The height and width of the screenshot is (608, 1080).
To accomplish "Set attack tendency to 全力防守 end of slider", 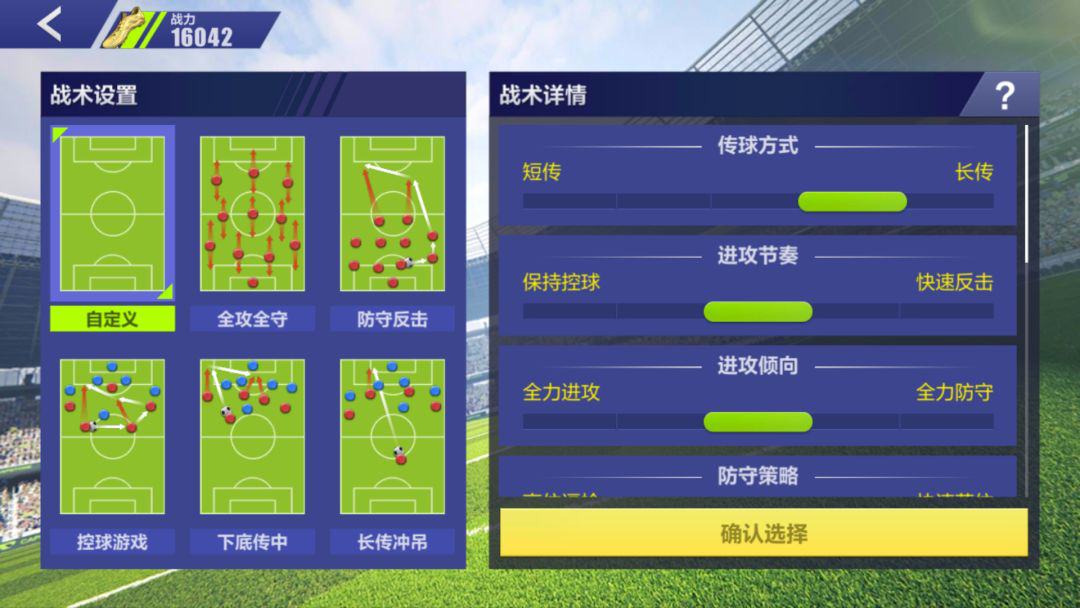I will 970,422.
